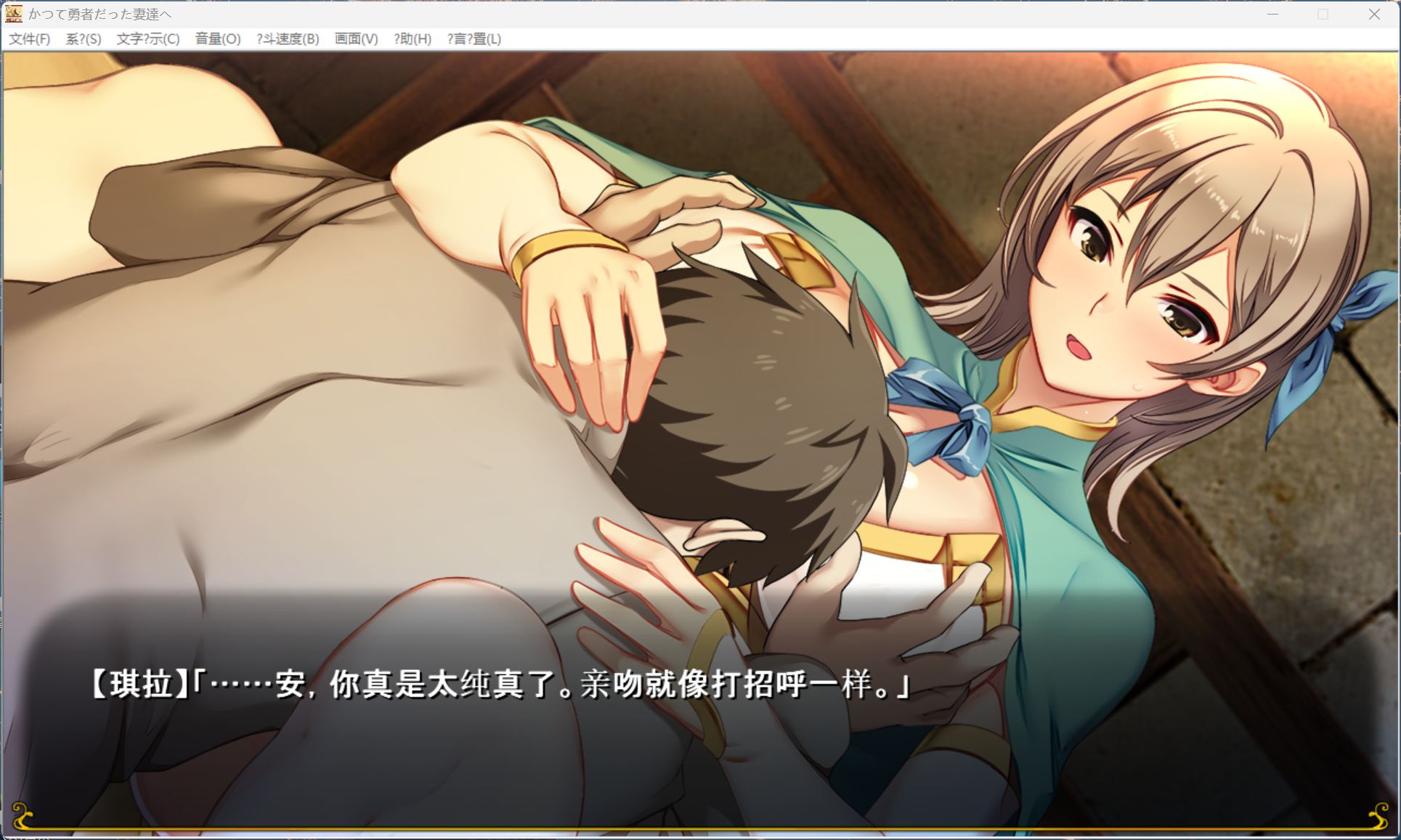Open the 文件(F) file menu
Image resolution: width=1401 pixels, height=840 pixels.
(x=28, y=38)
